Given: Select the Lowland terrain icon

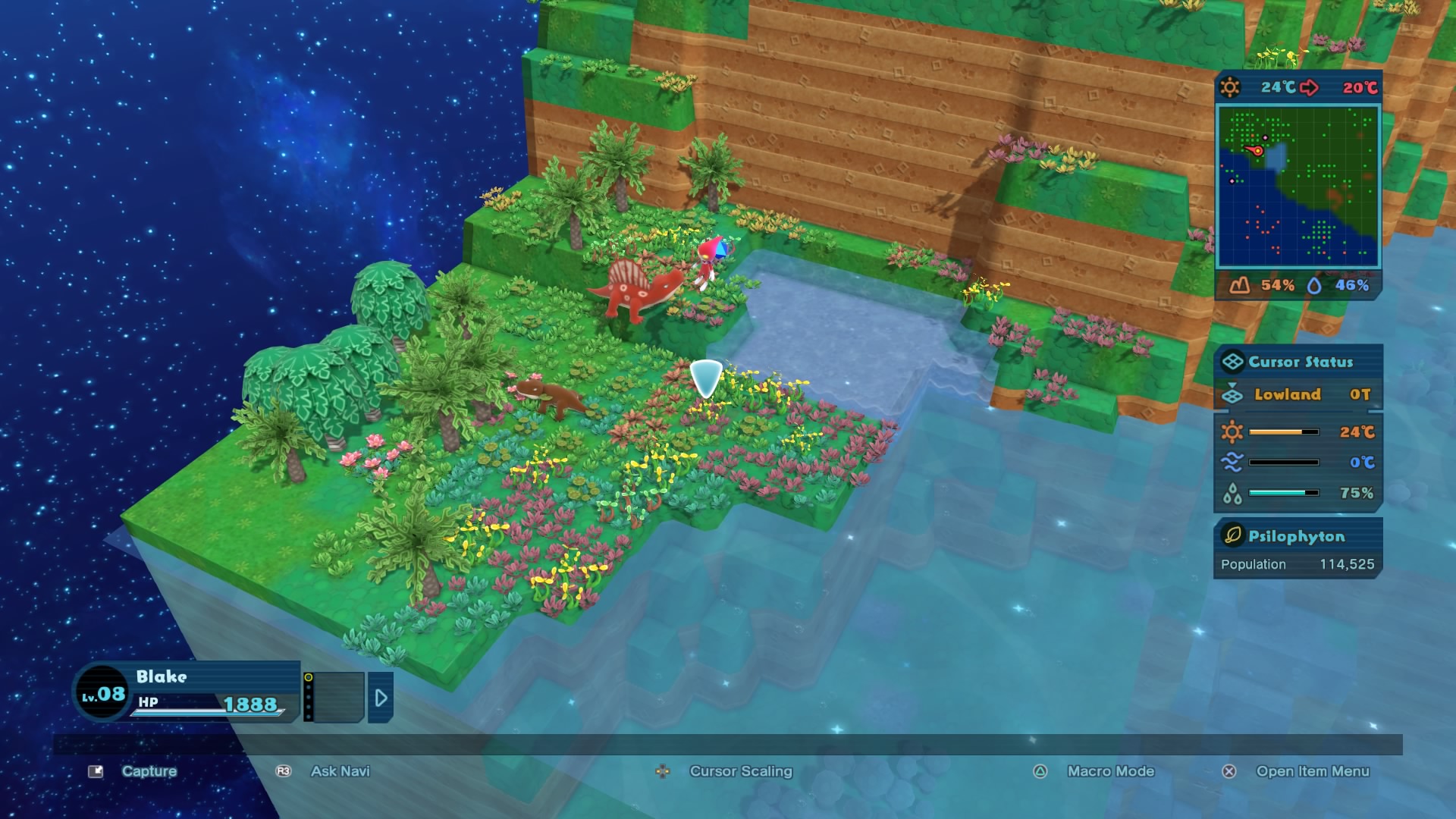Looking at the screenshot, I should pos(1232,395).
